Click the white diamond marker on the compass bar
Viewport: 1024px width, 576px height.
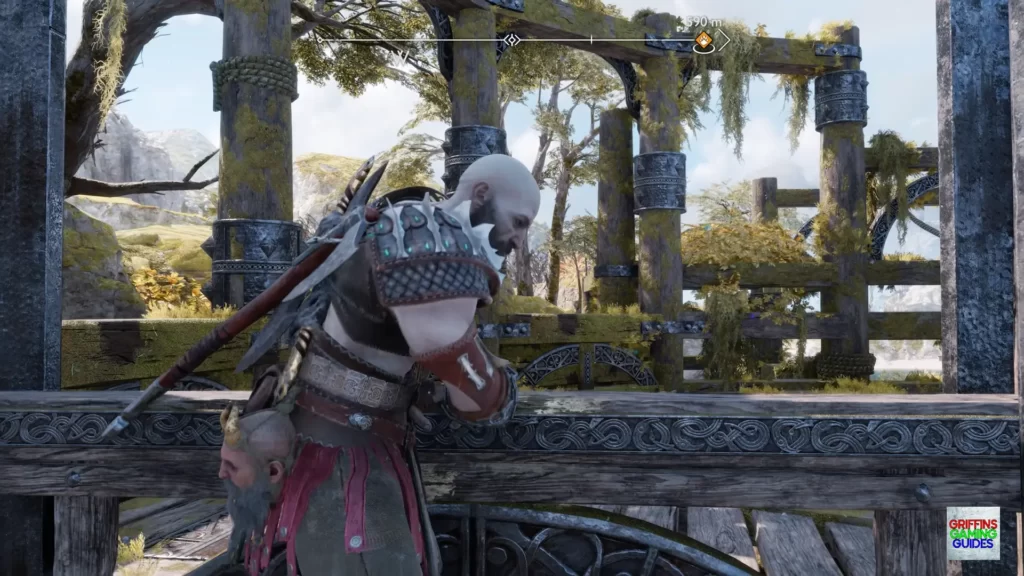511,40
